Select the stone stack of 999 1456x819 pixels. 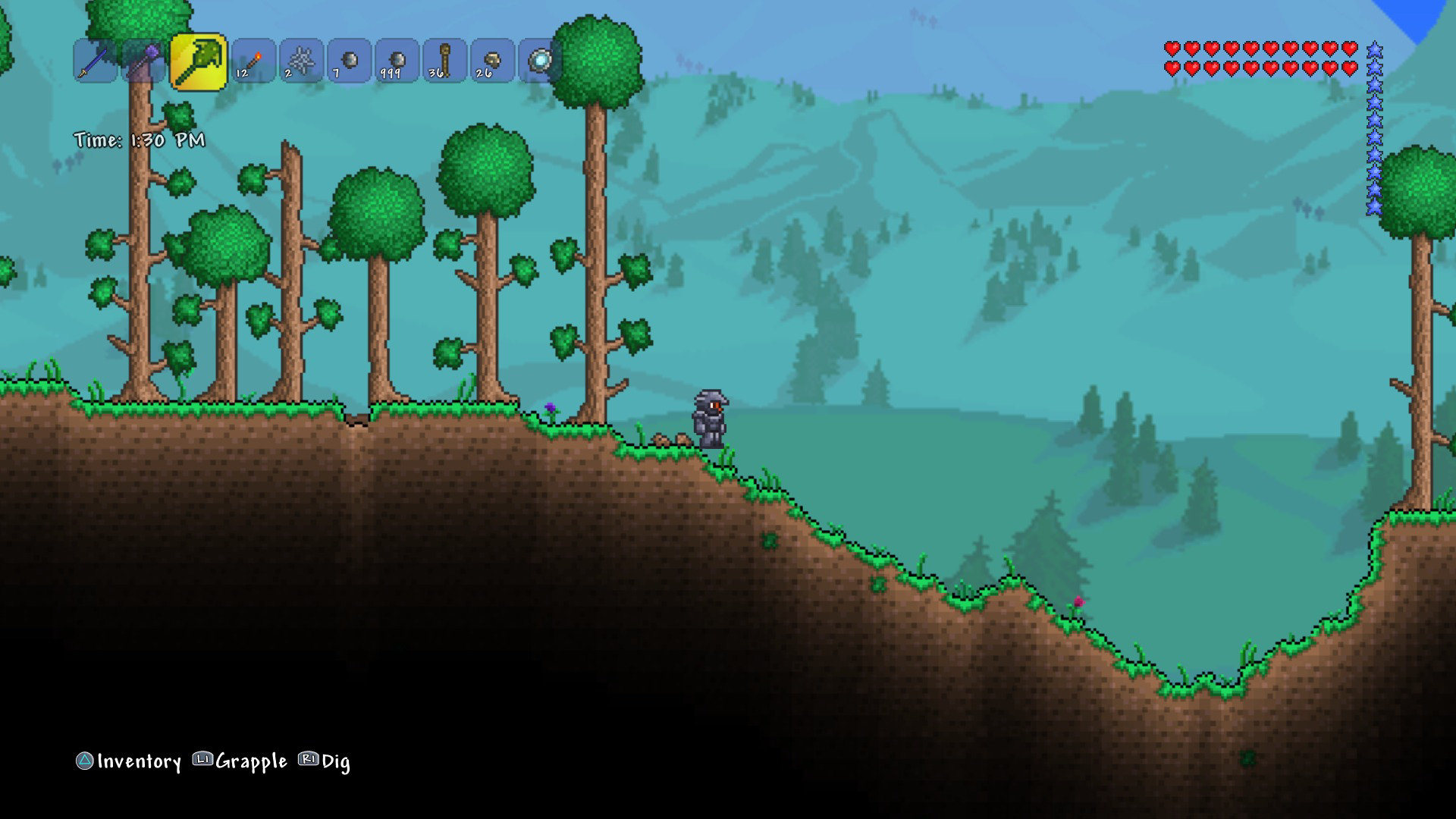point(397,61)
